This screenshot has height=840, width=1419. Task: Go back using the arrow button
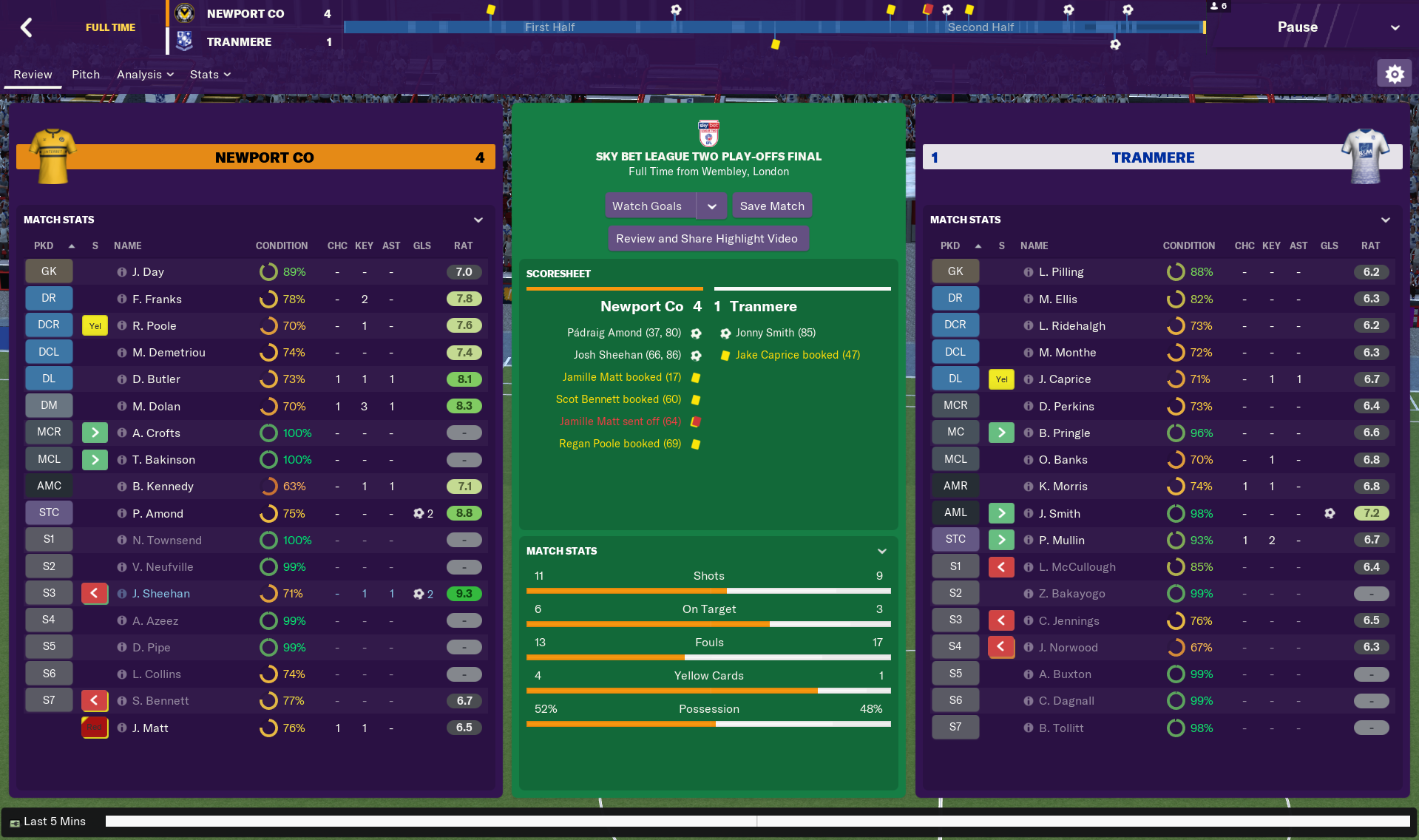(x=27, y=27)
